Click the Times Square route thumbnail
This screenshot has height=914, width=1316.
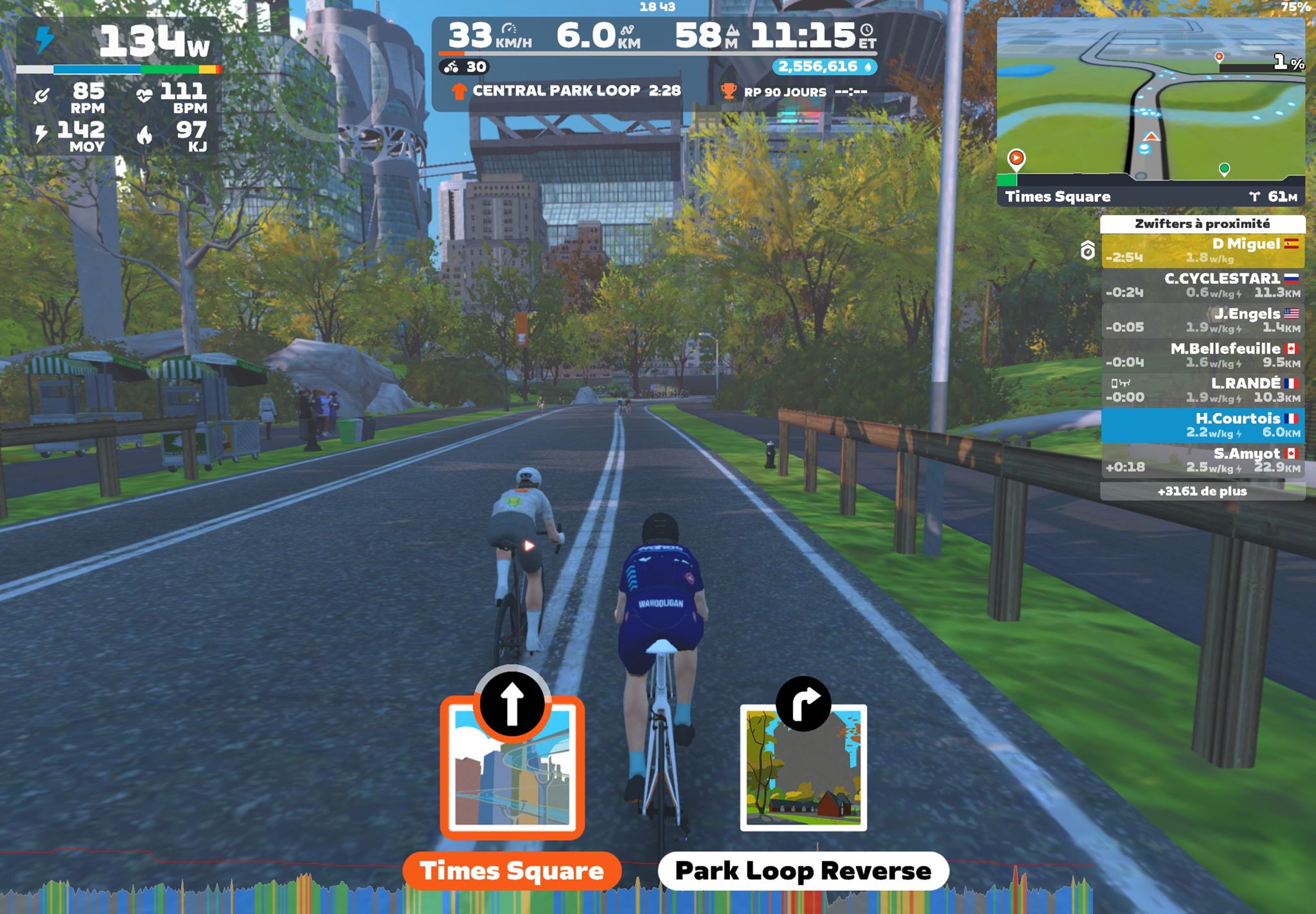tap(512, 767)
